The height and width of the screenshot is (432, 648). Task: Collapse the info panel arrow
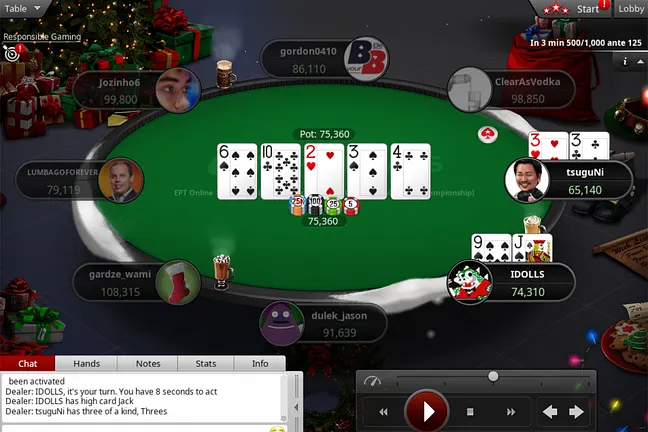(639, 61)
